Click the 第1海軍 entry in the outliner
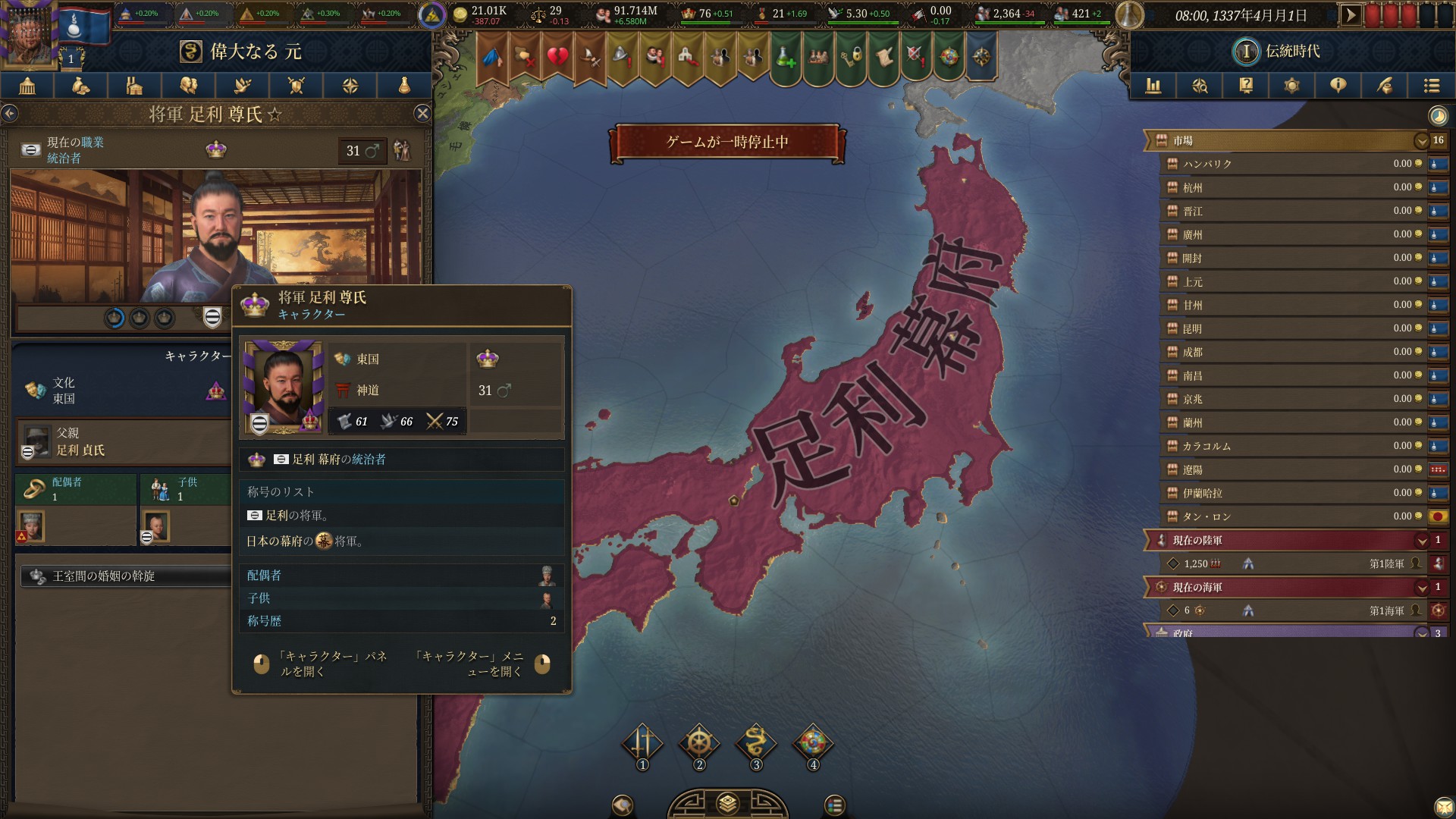The width and height of the screenshot is (1456, 819). click(x=1393, y=610)
